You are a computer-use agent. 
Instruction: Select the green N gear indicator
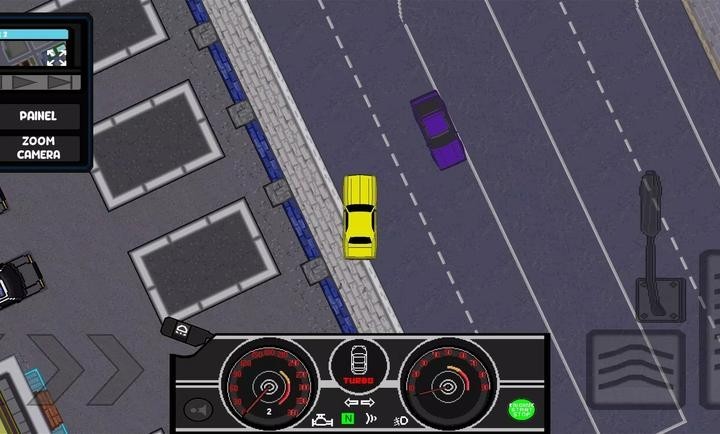pyautogui.click(x=348, y=419)
